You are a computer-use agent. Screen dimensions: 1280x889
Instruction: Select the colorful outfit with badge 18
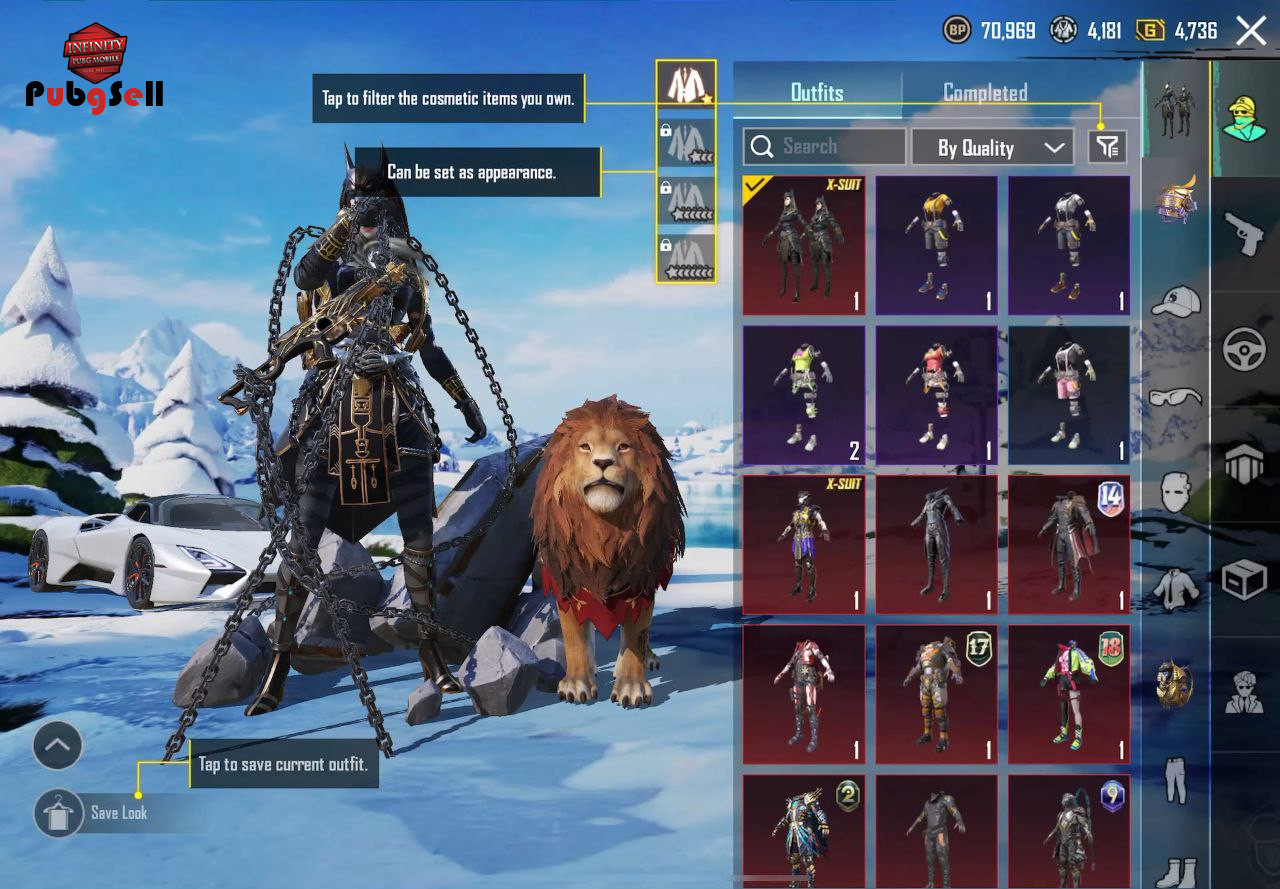[1069, 695]
